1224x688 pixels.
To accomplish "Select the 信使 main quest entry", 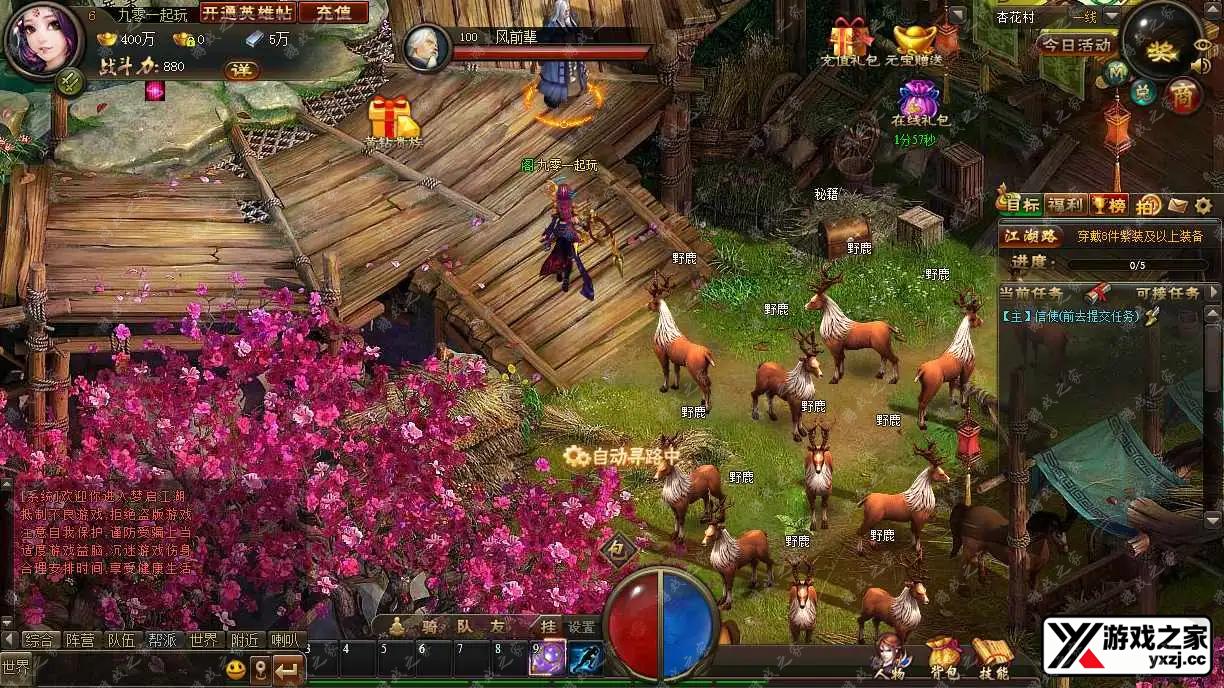I will (1070, 316).
